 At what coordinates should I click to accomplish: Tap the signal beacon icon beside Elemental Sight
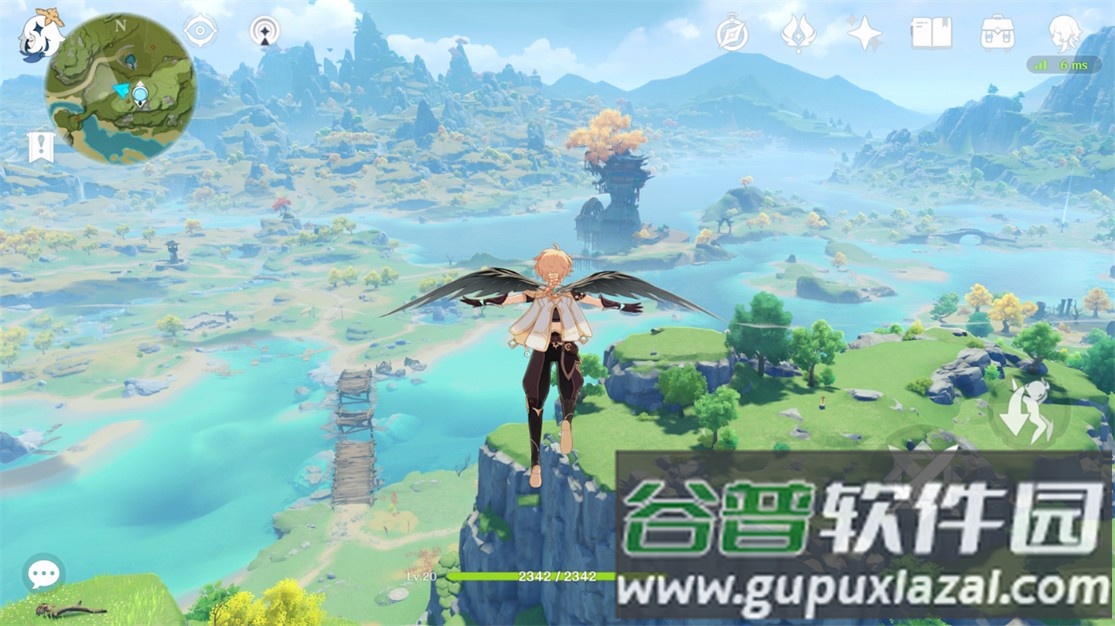point(264,31)
